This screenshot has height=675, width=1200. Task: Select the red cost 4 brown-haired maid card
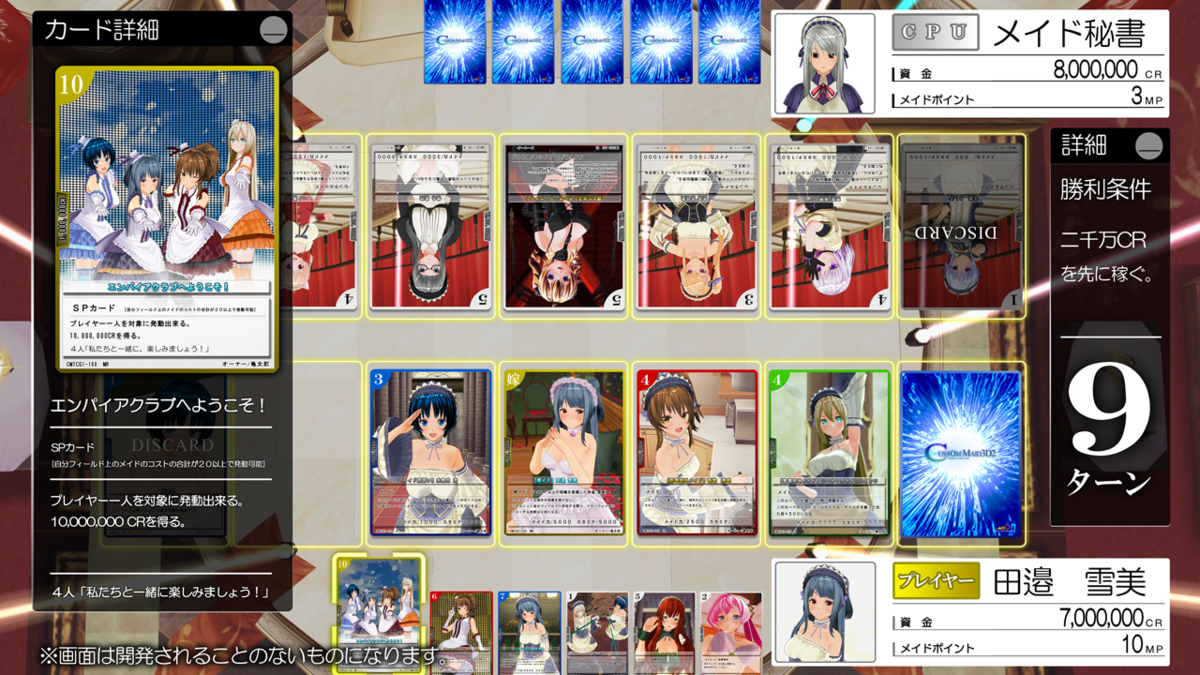pos(695,453)
